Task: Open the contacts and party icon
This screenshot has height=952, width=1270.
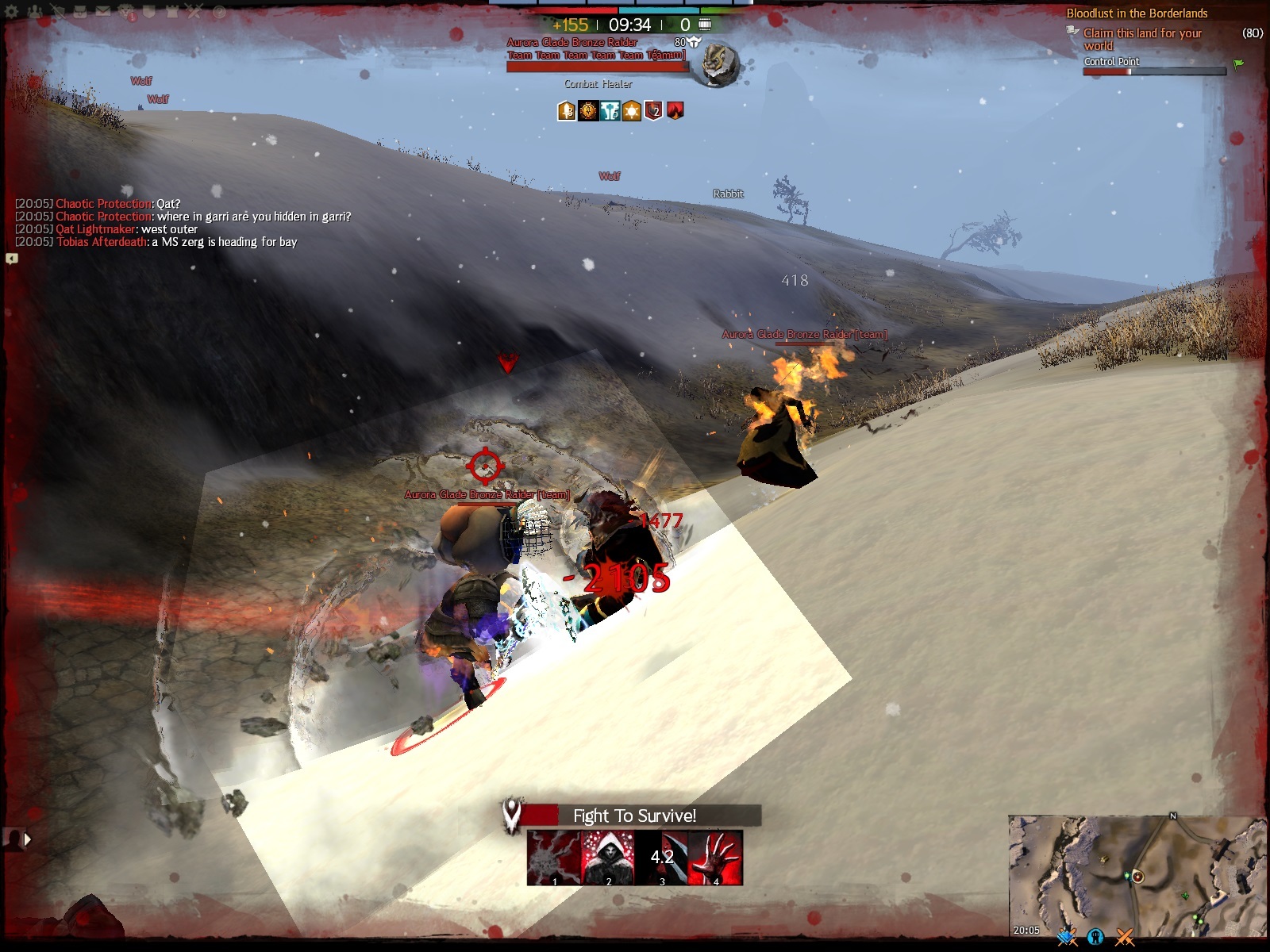Action: [35, 12]
